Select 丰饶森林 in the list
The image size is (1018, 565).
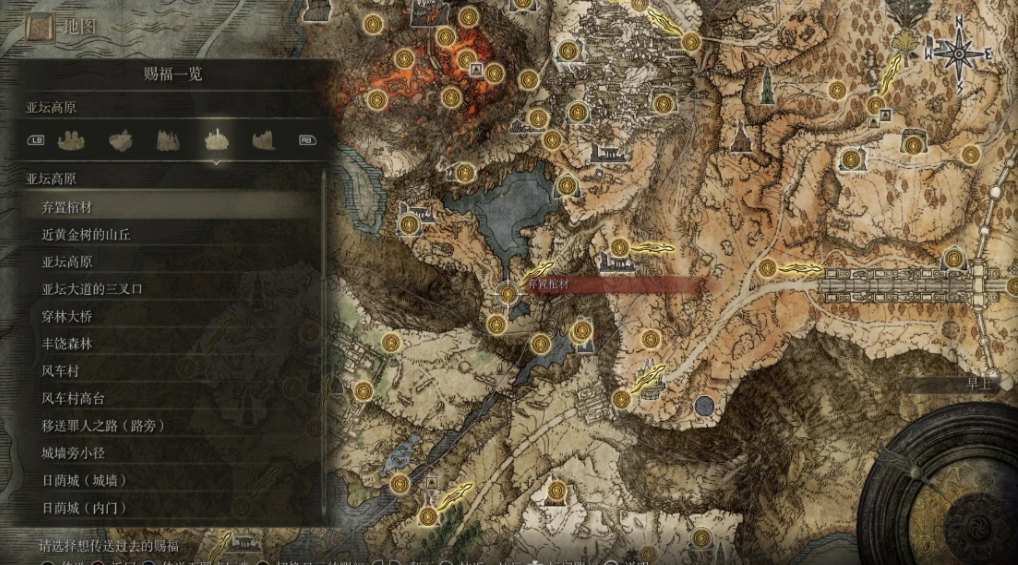click(170, 343)
